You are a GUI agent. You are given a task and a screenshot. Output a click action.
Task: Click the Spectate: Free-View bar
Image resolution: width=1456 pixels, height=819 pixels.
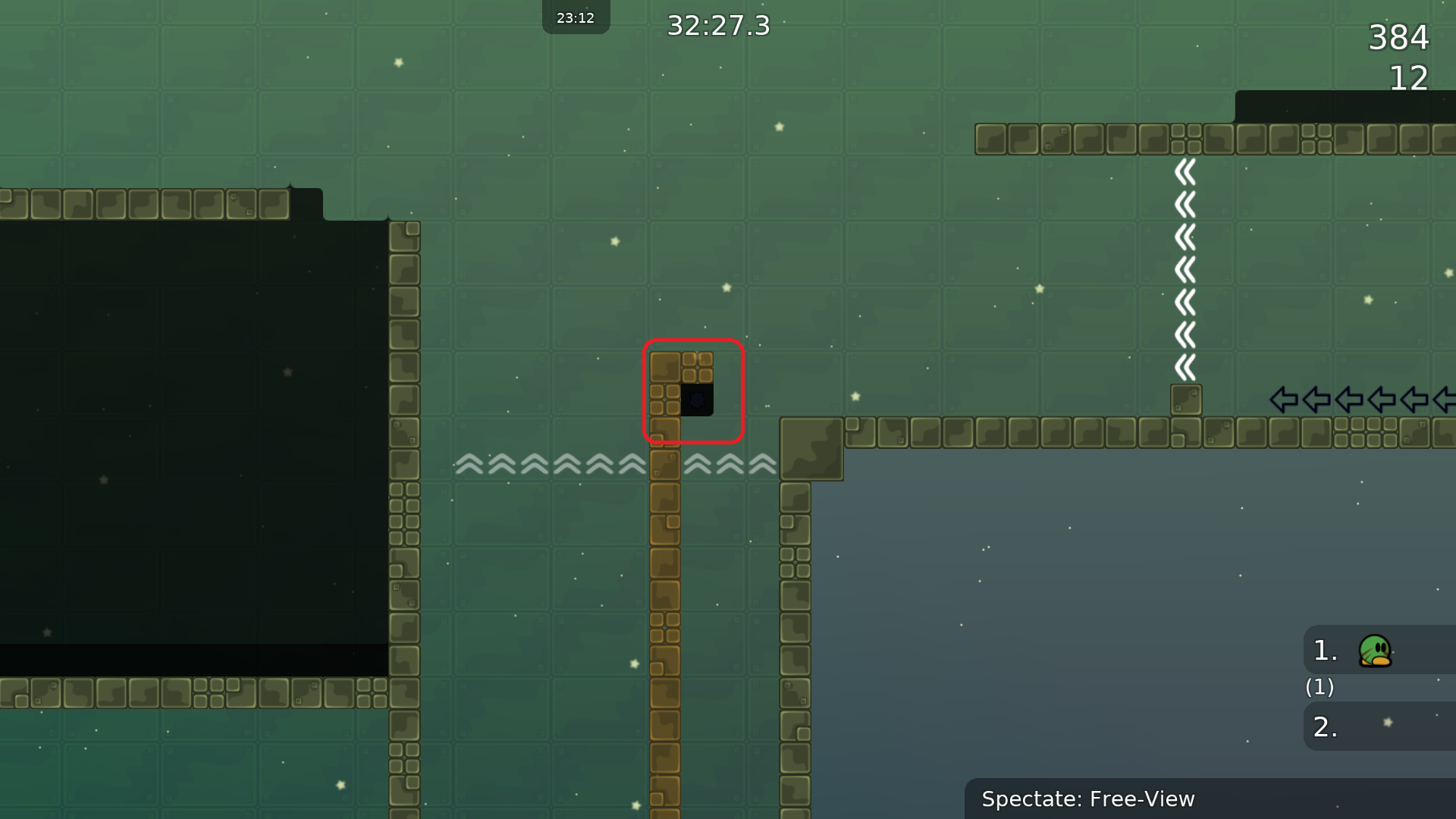click(x=1087, y=799)
